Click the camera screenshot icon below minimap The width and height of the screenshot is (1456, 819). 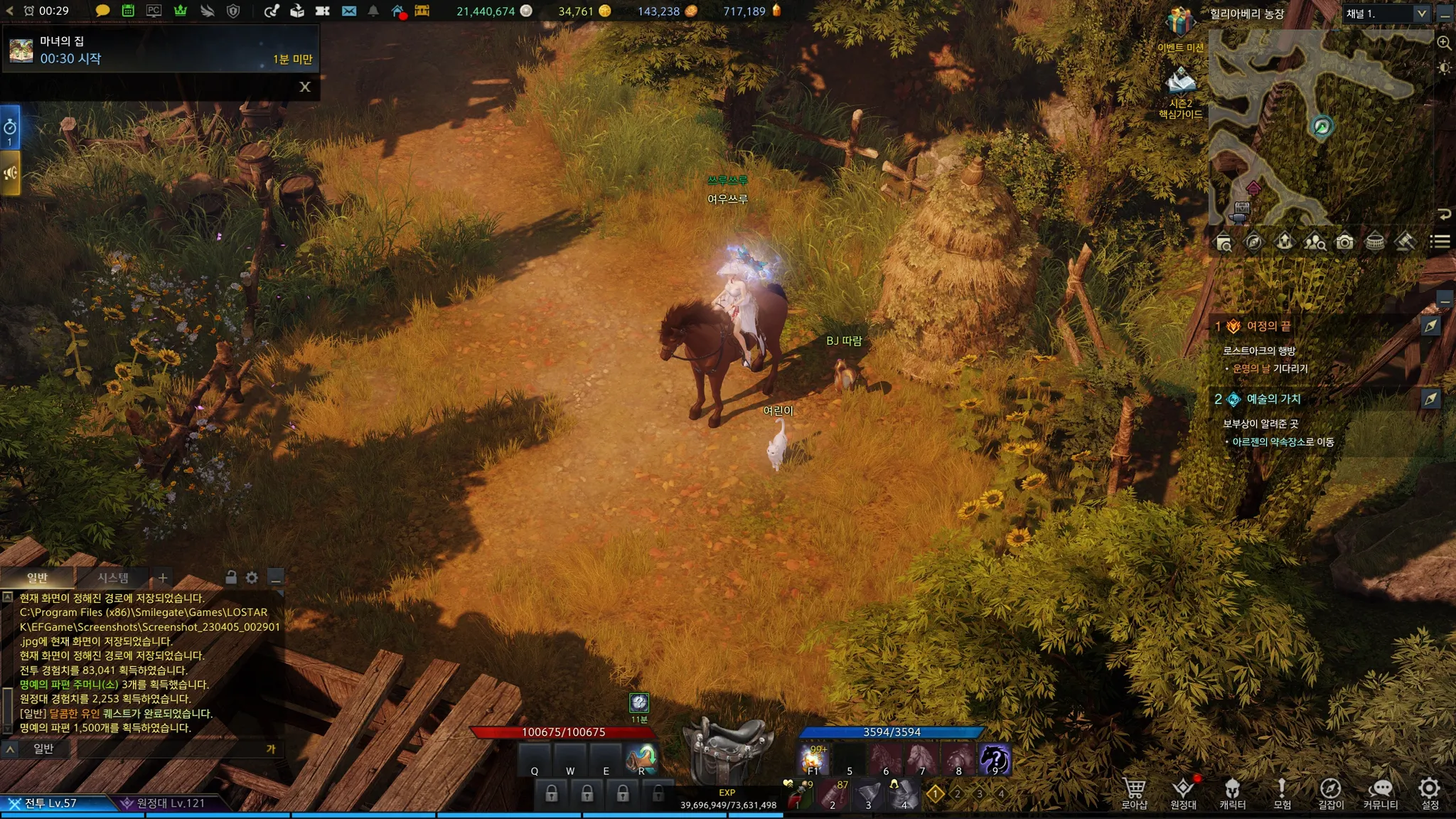point(1344,242)
